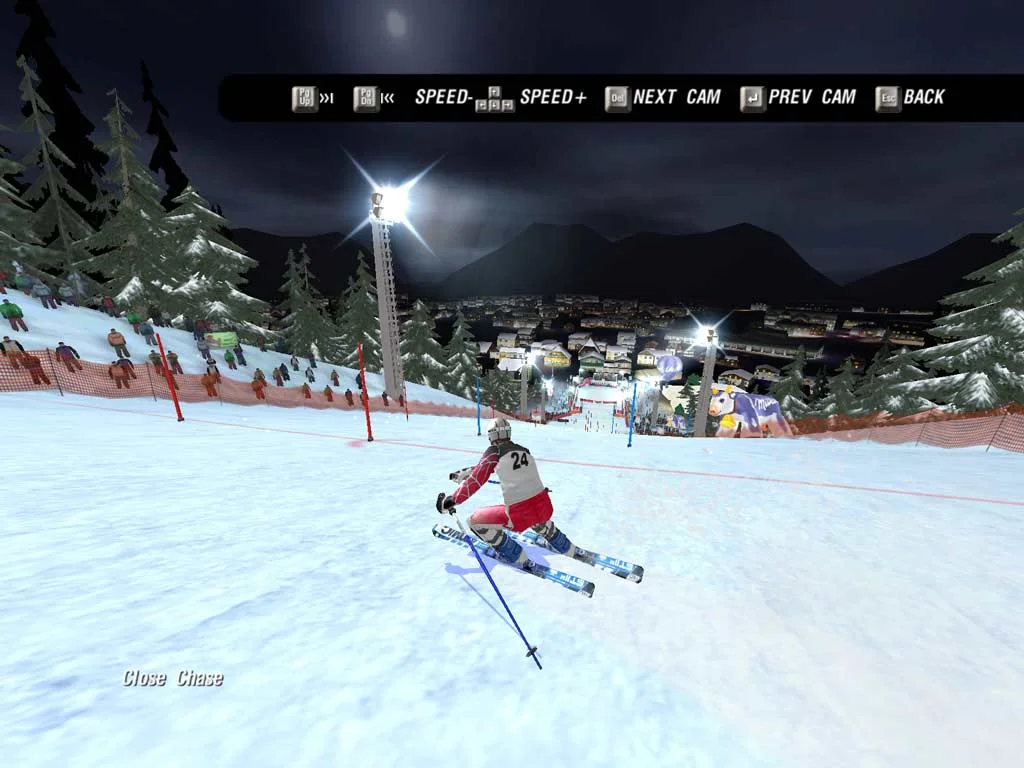Skip backward in the replay
This screenshot has height=768, width=1024.
[x=373, y=98]
